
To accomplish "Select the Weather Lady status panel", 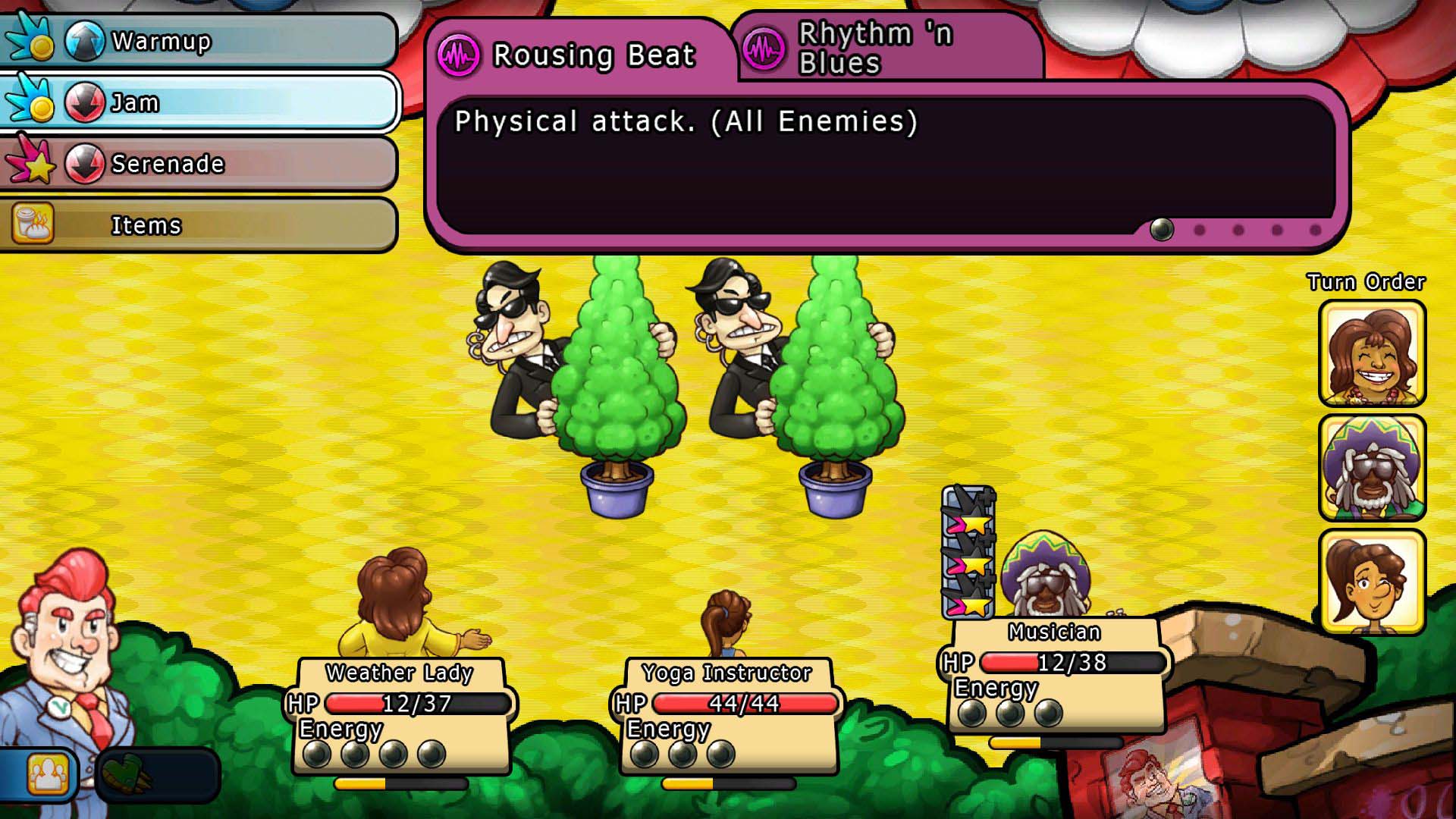I will pos(401,715).
